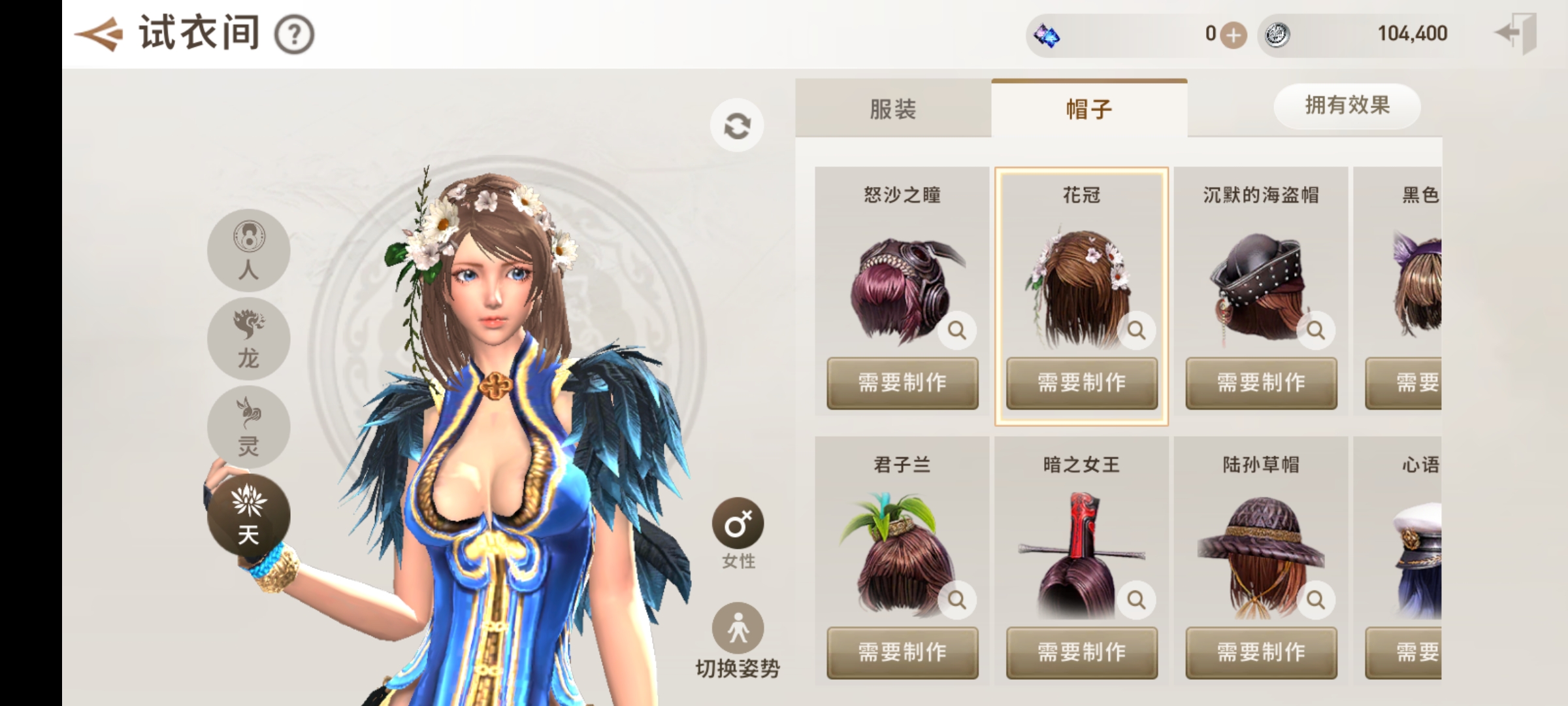Open the help question mark icon
Image resolution: width=1568 pixels, height=706 pixels.
297,36
